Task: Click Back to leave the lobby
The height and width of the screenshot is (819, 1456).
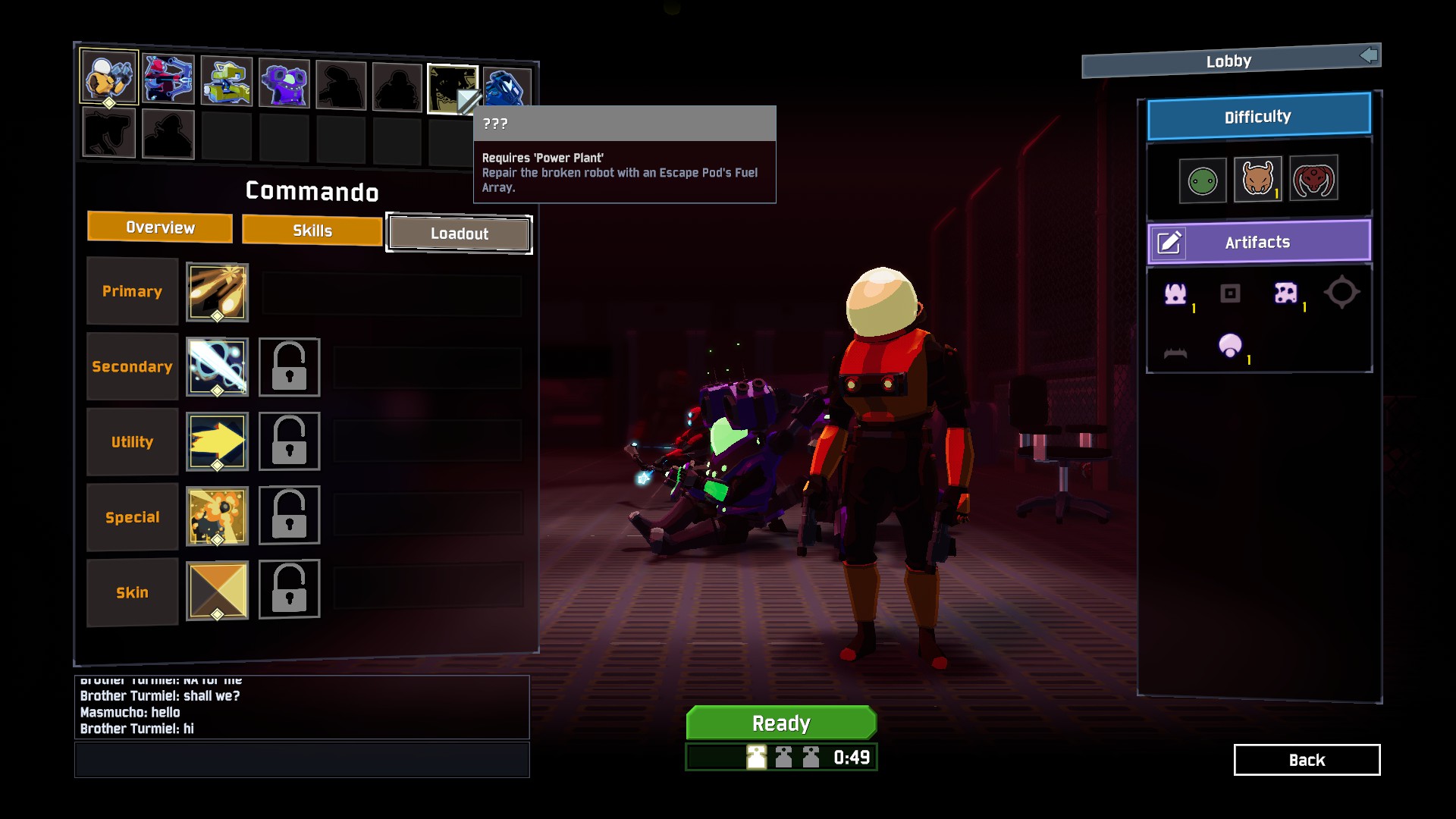Action: point(1307,760)
